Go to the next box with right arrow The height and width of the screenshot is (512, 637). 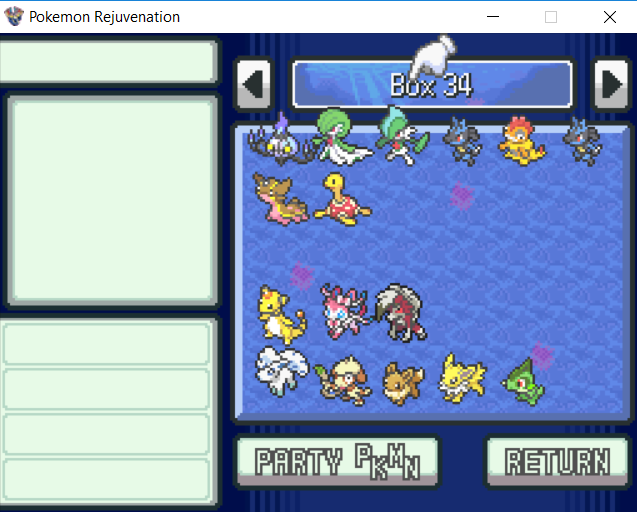click(610, 84)
